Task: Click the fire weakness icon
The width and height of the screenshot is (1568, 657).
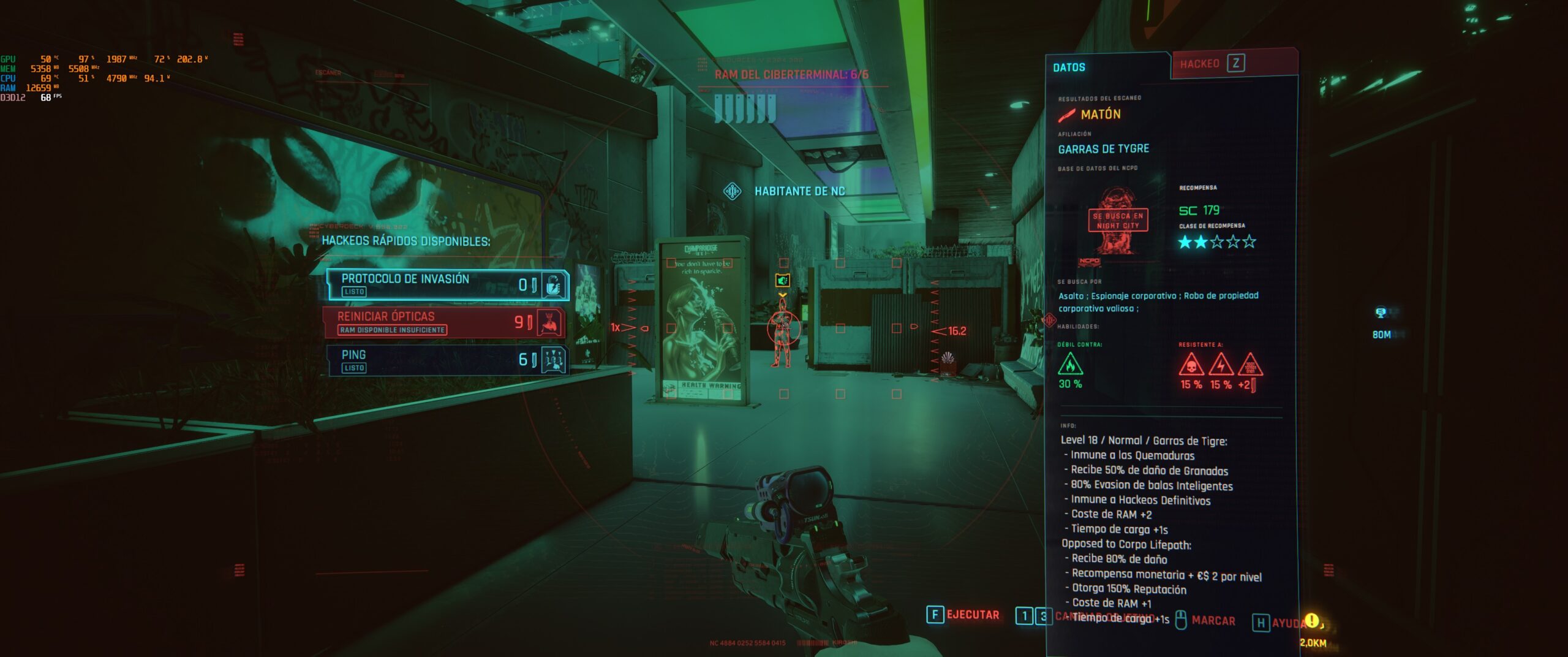Action: click(1070, 365)
